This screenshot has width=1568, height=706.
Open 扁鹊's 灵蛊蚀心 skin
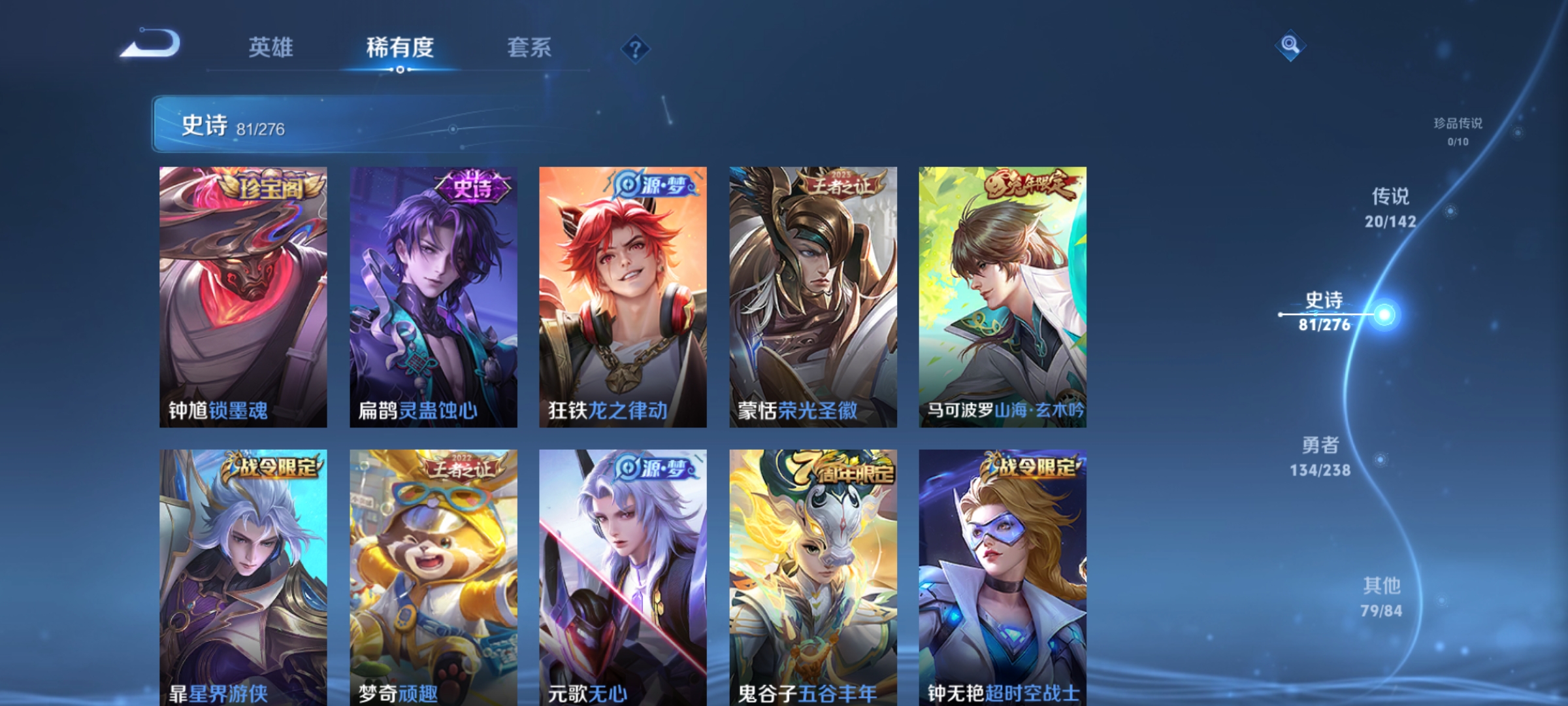click(x=433, y=297)
